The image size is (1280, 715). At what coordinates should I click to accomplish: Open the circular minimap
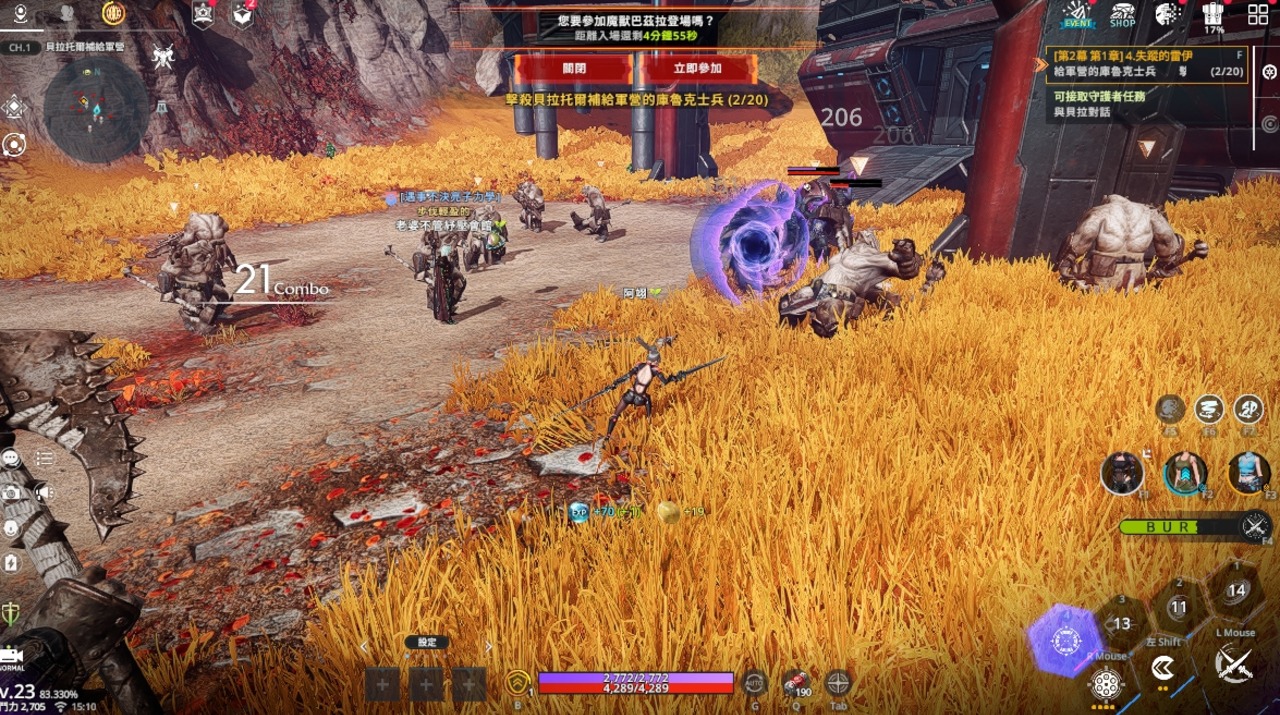pos(97,110)
